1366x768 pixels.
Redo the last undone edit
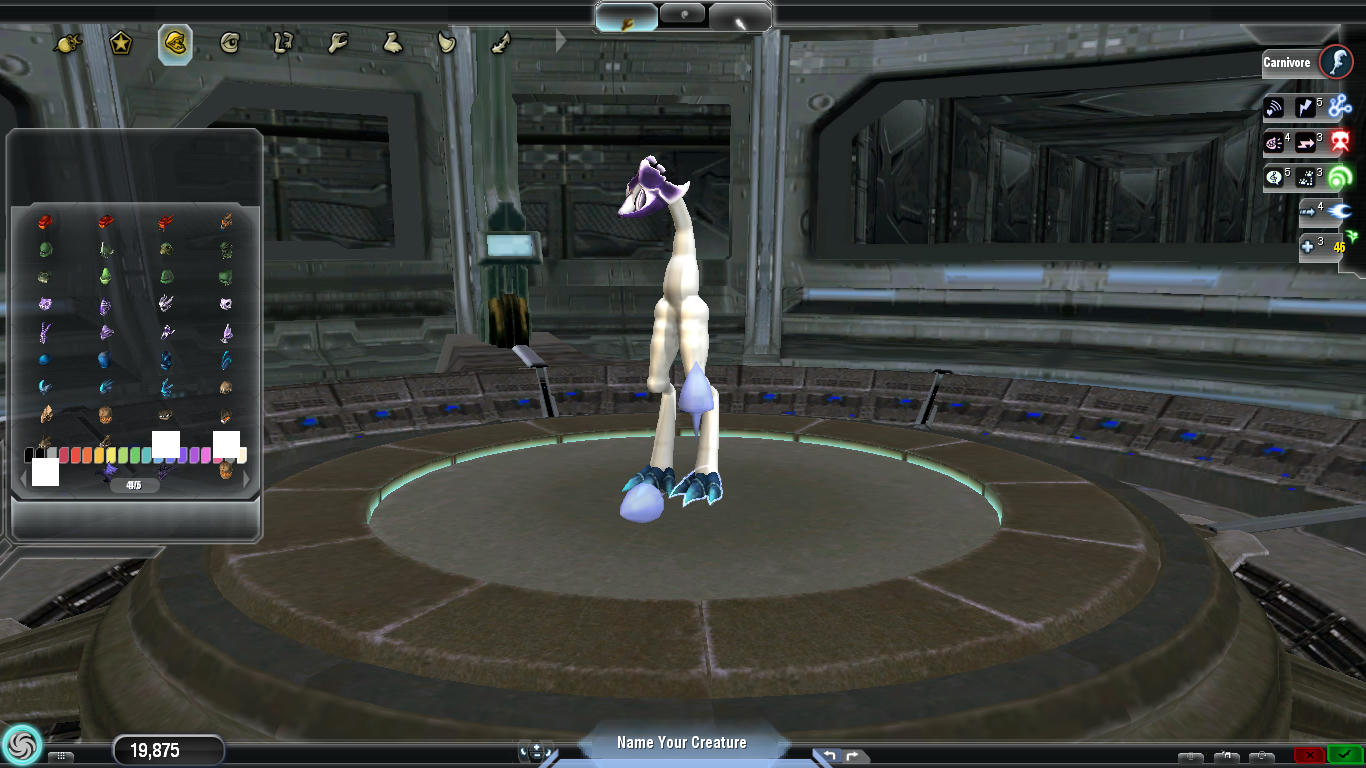(853, 755)
